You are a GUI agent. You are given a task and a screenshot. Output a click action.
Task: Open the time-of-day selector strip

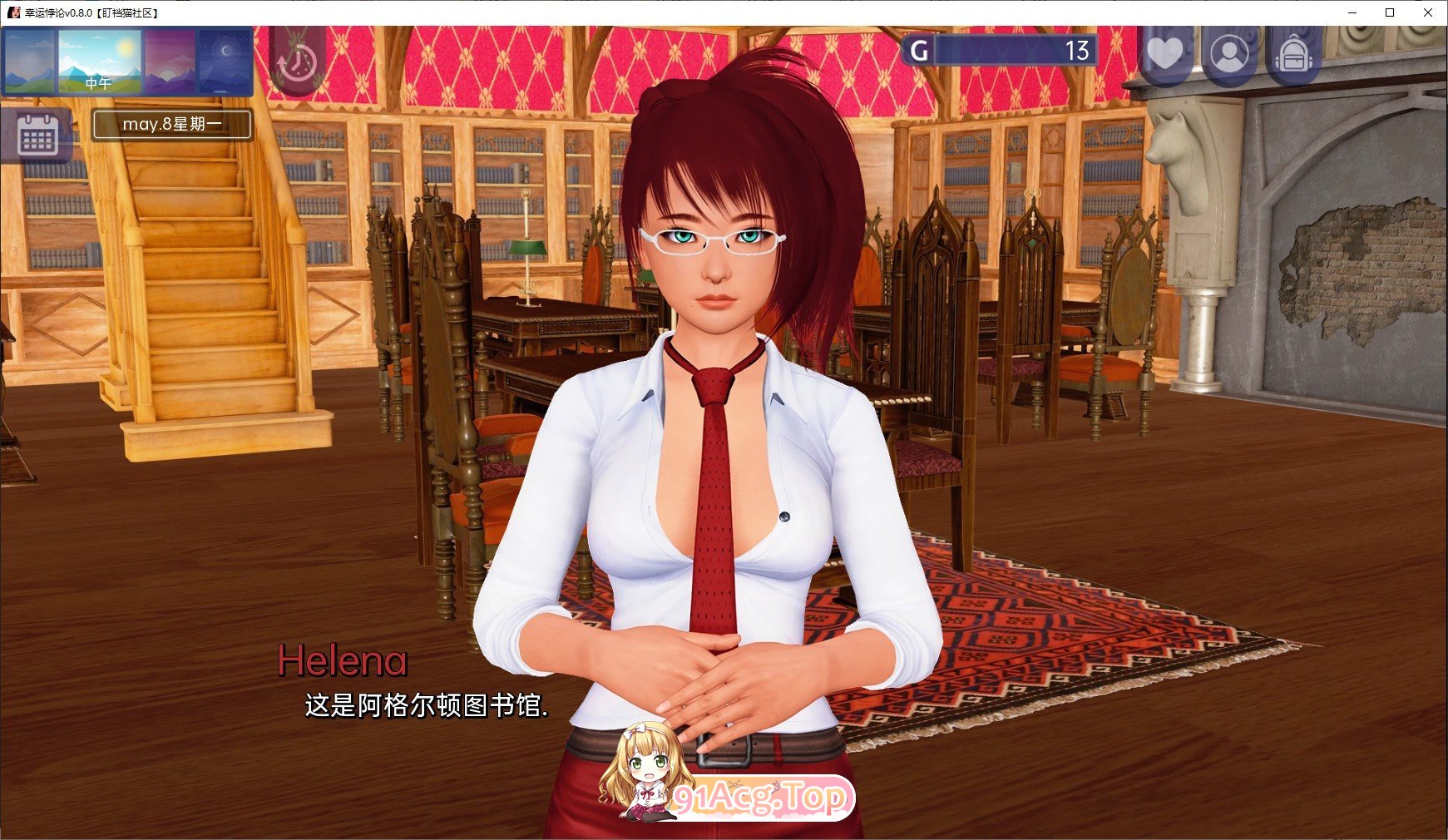[99, 62]
